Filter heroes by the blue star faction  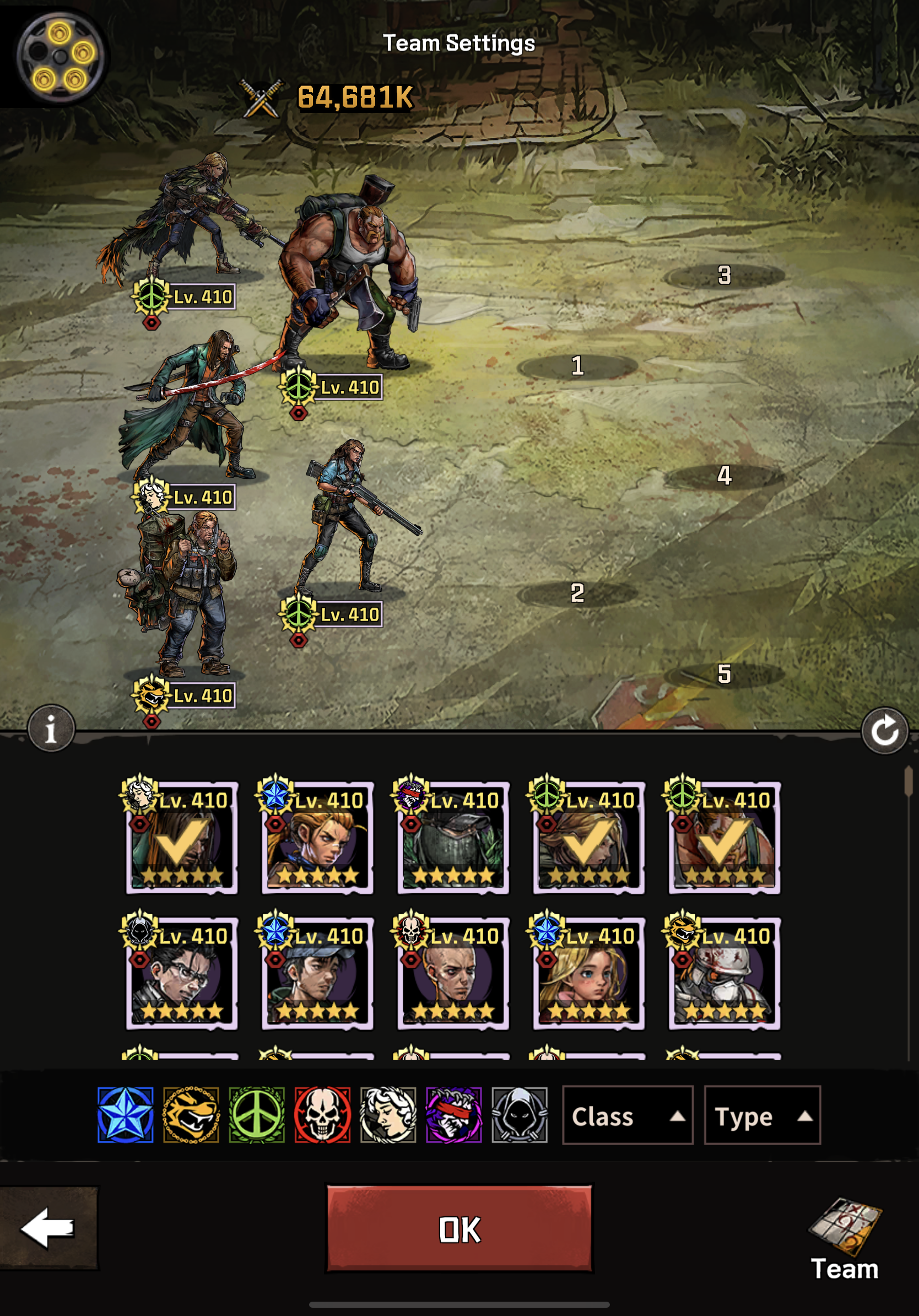[126, 1115]
